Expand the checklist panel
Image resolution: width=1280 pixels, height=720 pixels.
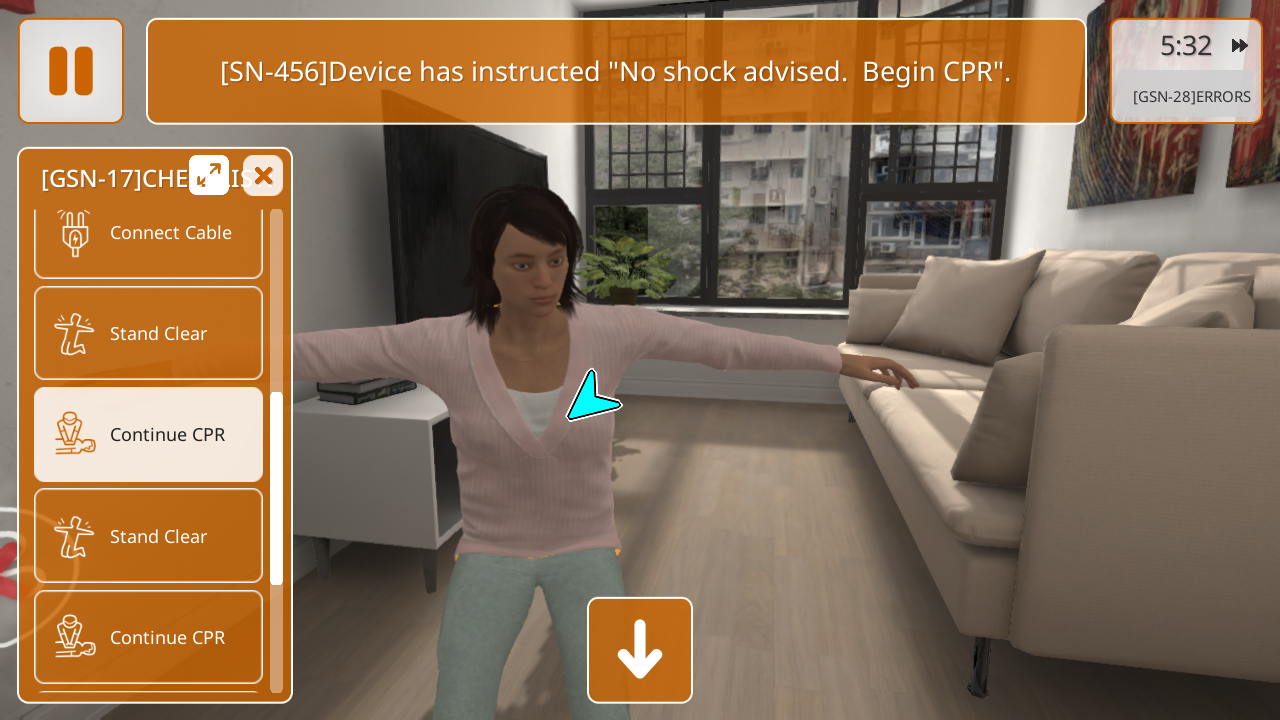pos(209,175)
